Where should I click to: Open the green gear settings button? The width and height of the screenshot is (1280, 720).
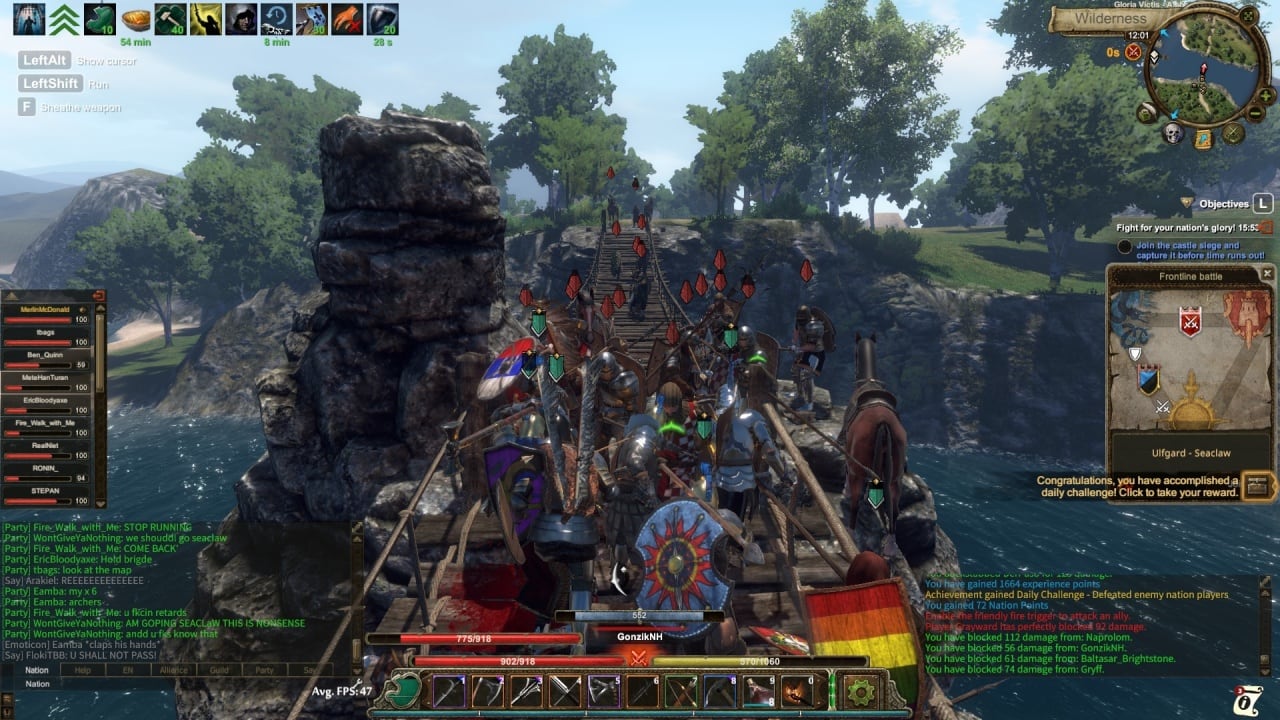[861, 691]
